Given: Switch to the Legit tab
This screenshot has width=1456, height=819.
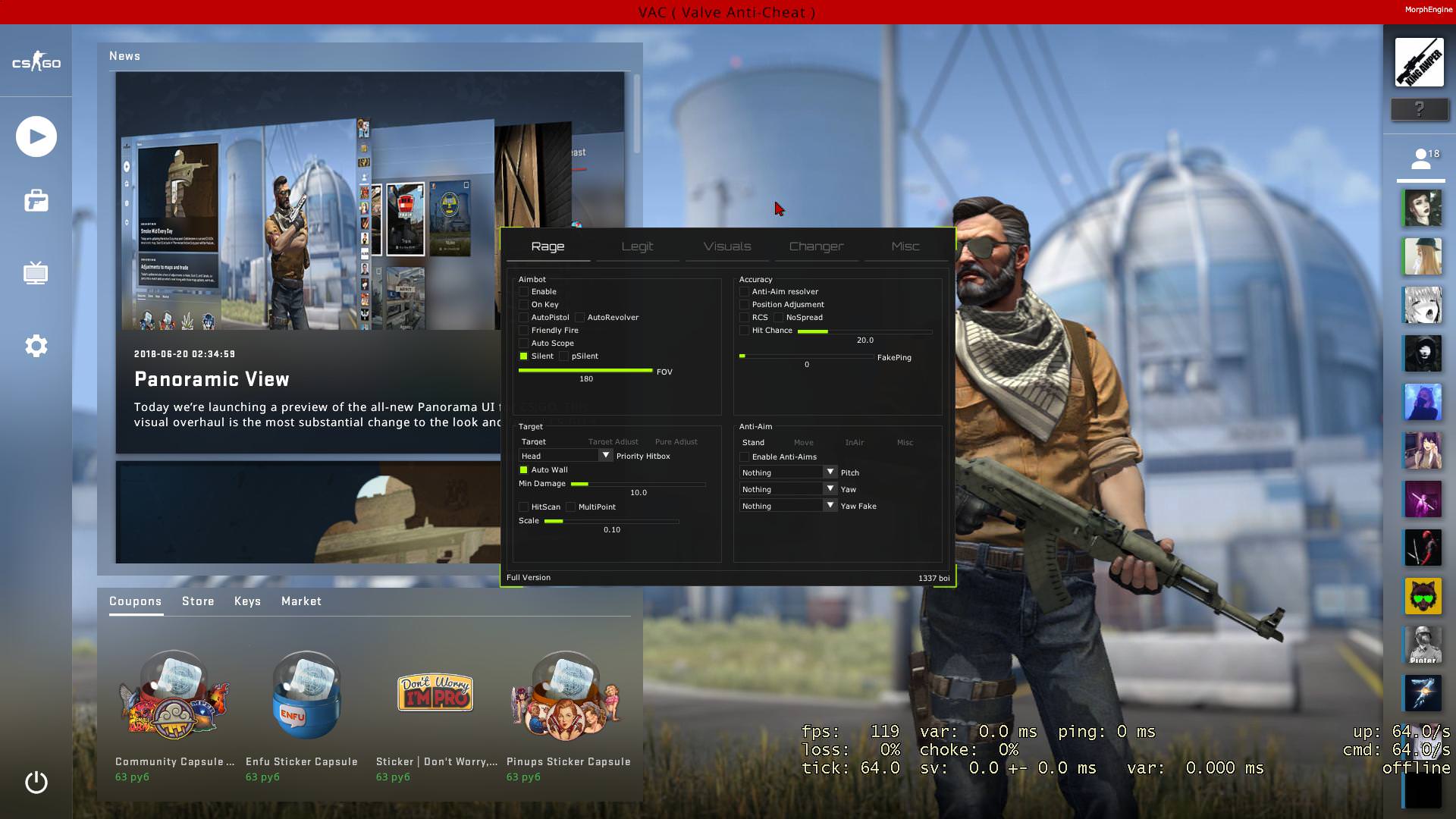Looking at the screenshot, I should 637,246.
